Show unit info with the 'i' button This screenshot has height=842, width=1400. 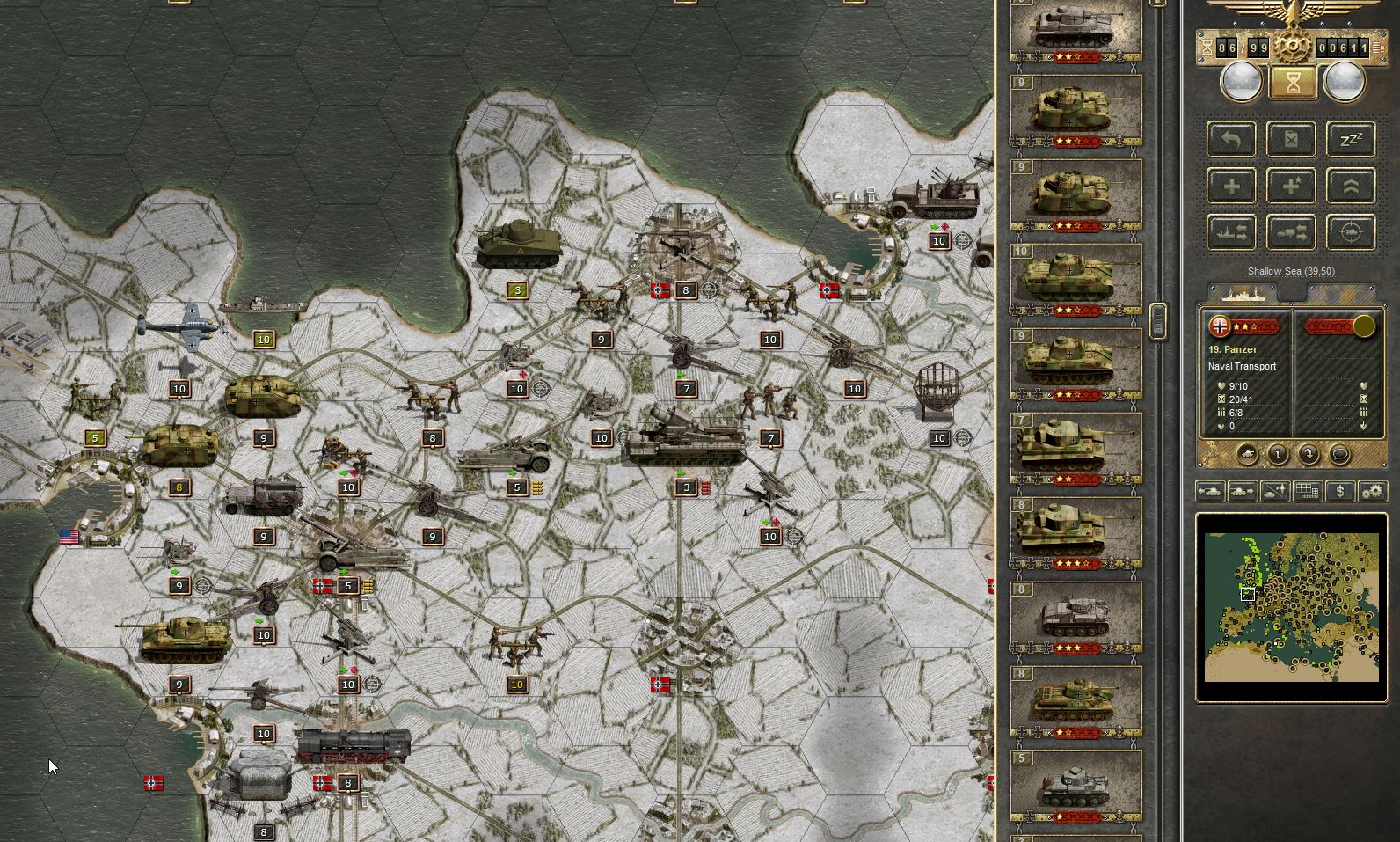pyautogui.click(x=1278, y=455)
